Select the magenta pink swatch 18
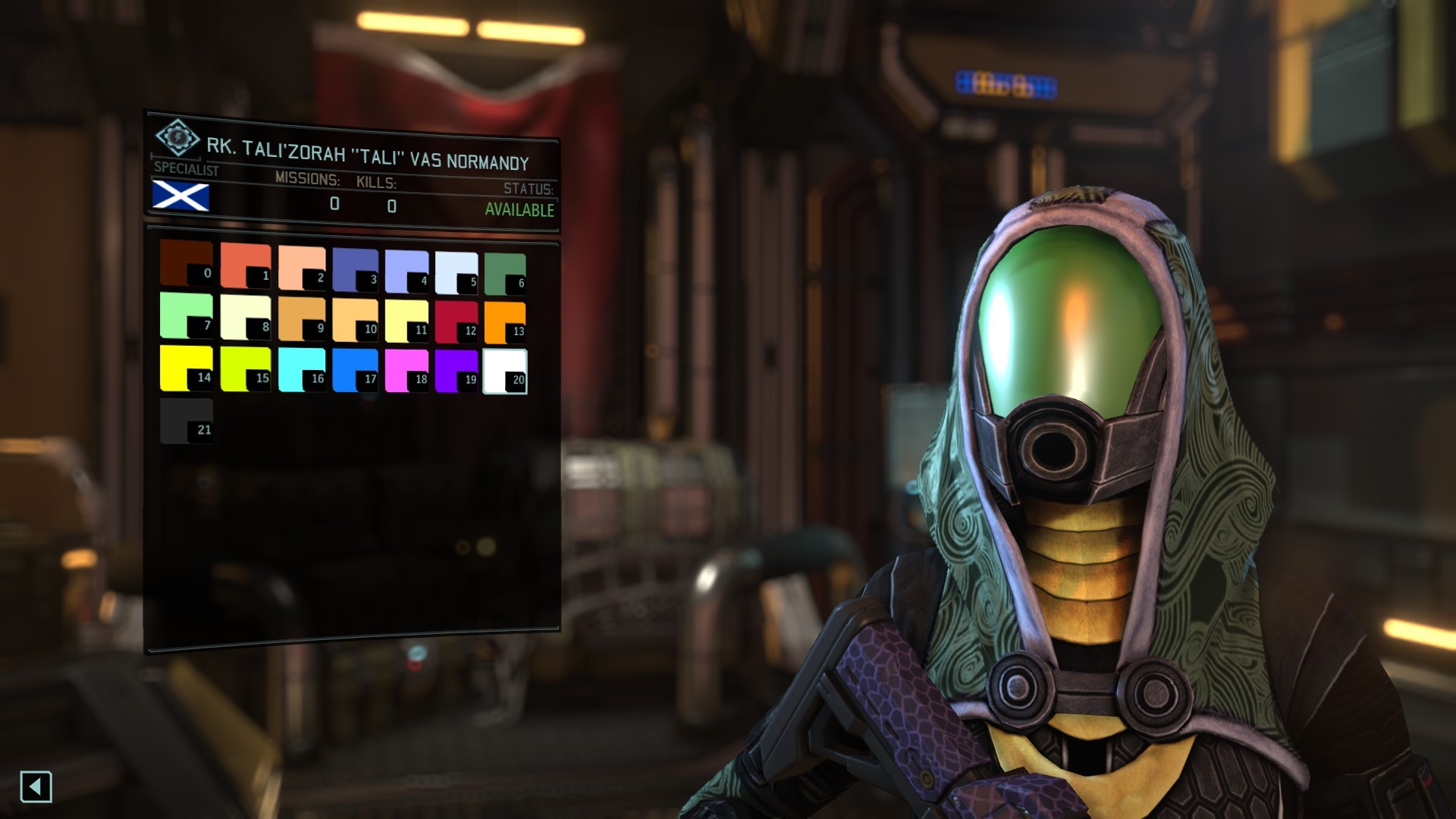 point(406,370)
